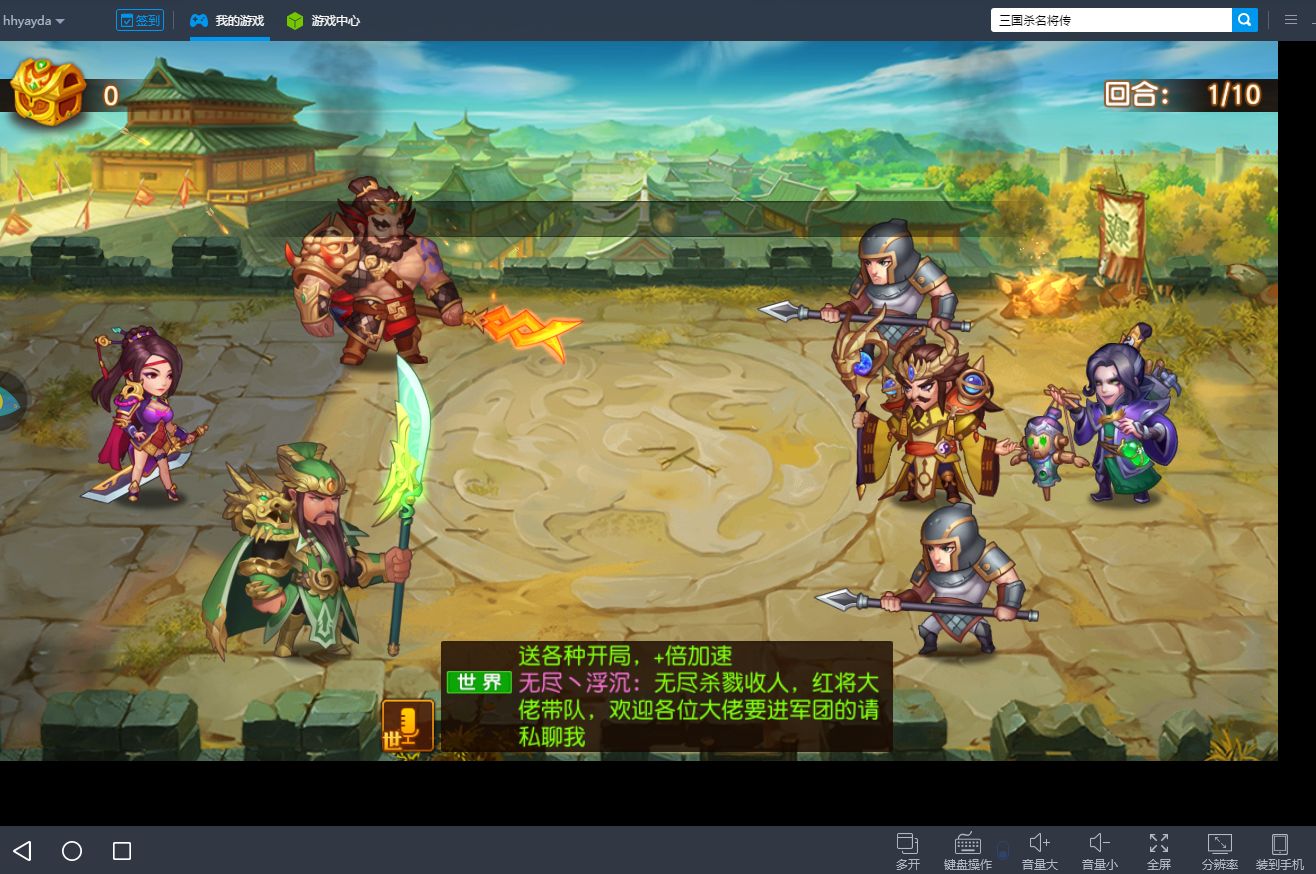The width and height of the screenshot is (1316, 874).
Task: Click the 音量小 volume down icon
Action: click(x=1100, y=843)
